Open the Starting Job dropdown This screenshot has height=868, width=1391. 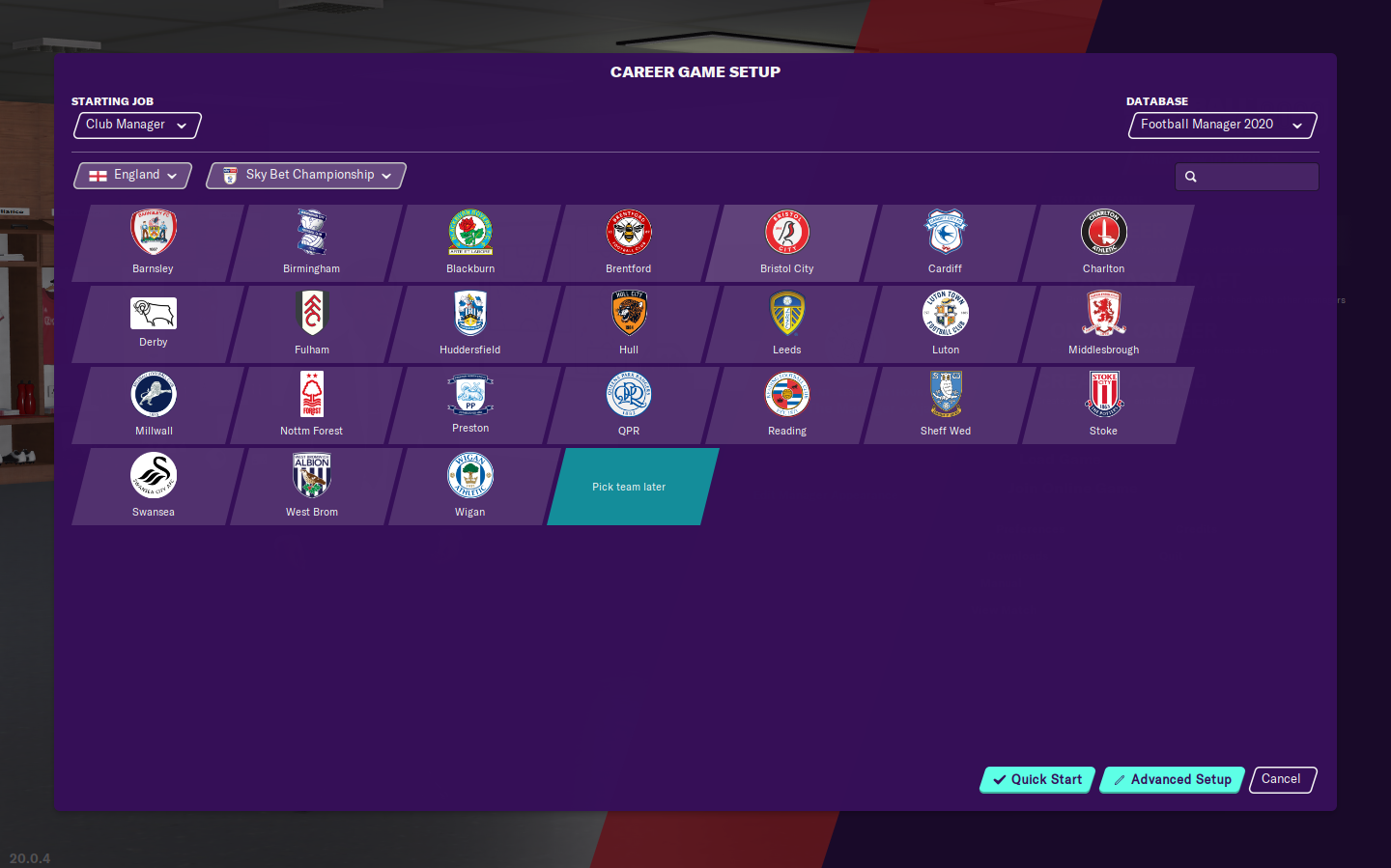coord(136,125)
